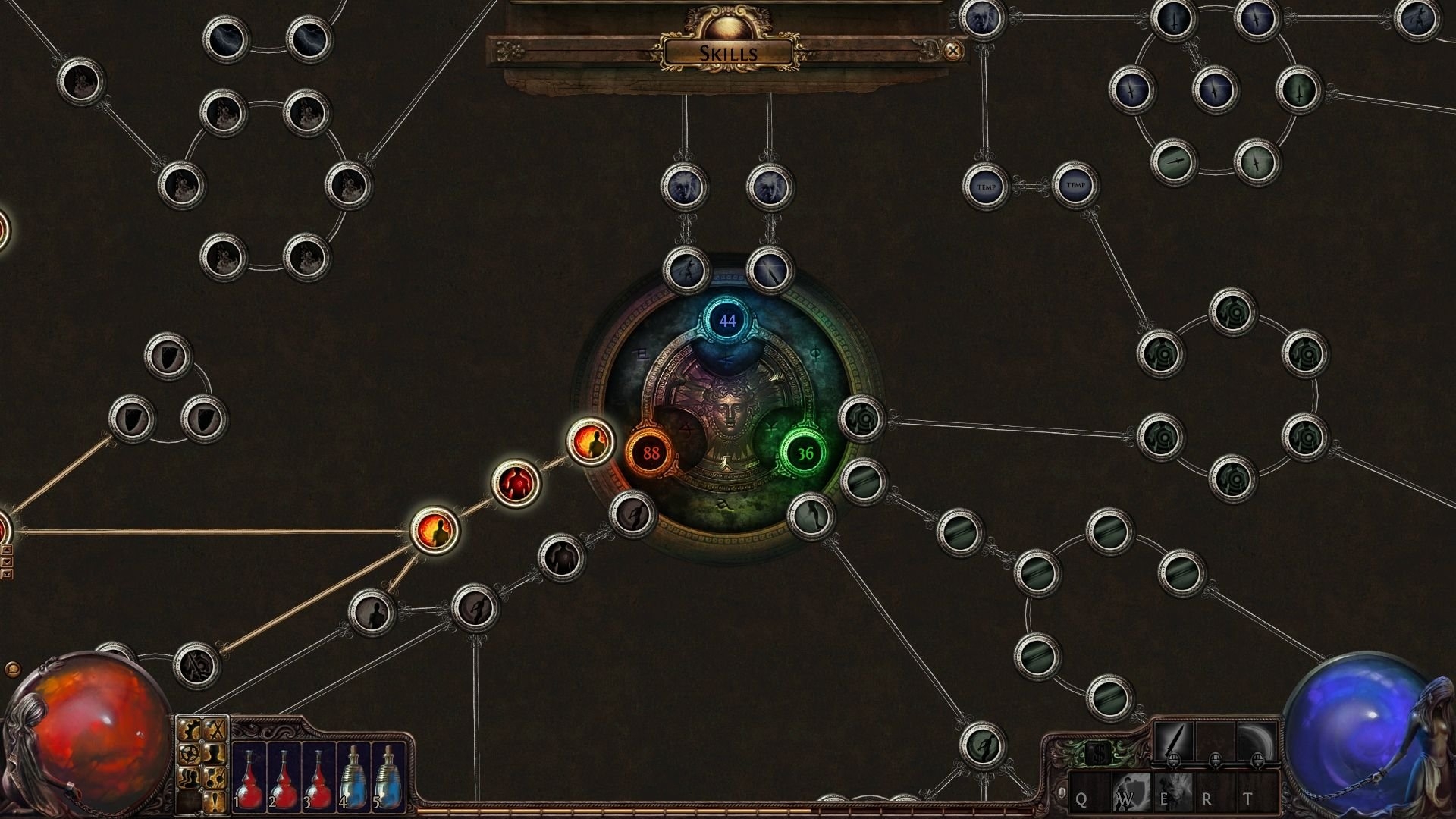Screen dimensions: 1456x819
Task: Select the blue intelligence node showing 44
Action: (x=727, y=322)
